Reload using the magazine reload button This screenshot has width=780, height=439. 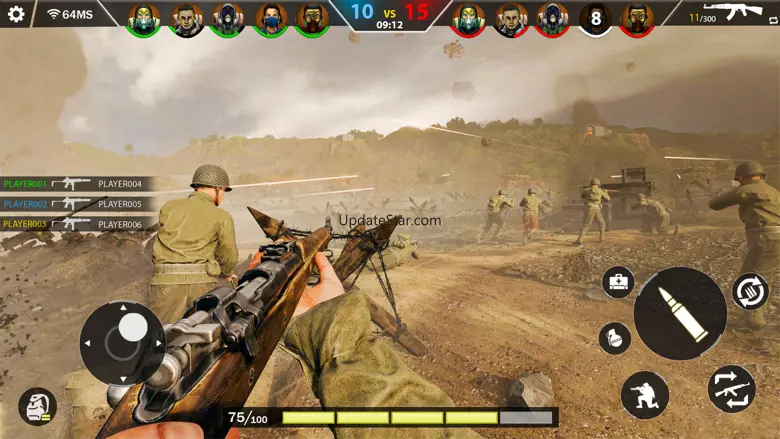pos(750,291)
